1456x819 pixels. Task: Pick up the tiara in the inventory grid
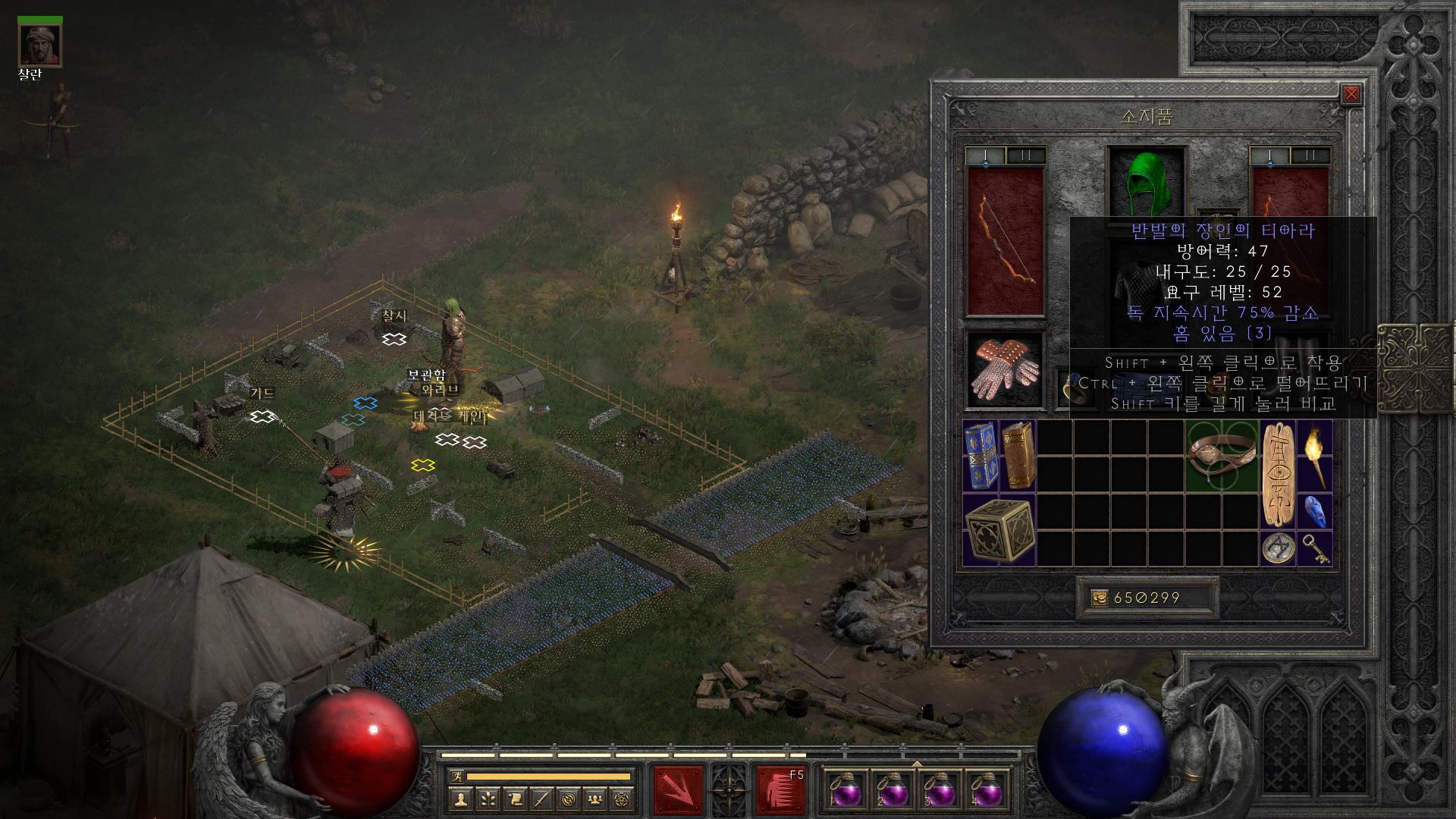(x=1221, y=456)
